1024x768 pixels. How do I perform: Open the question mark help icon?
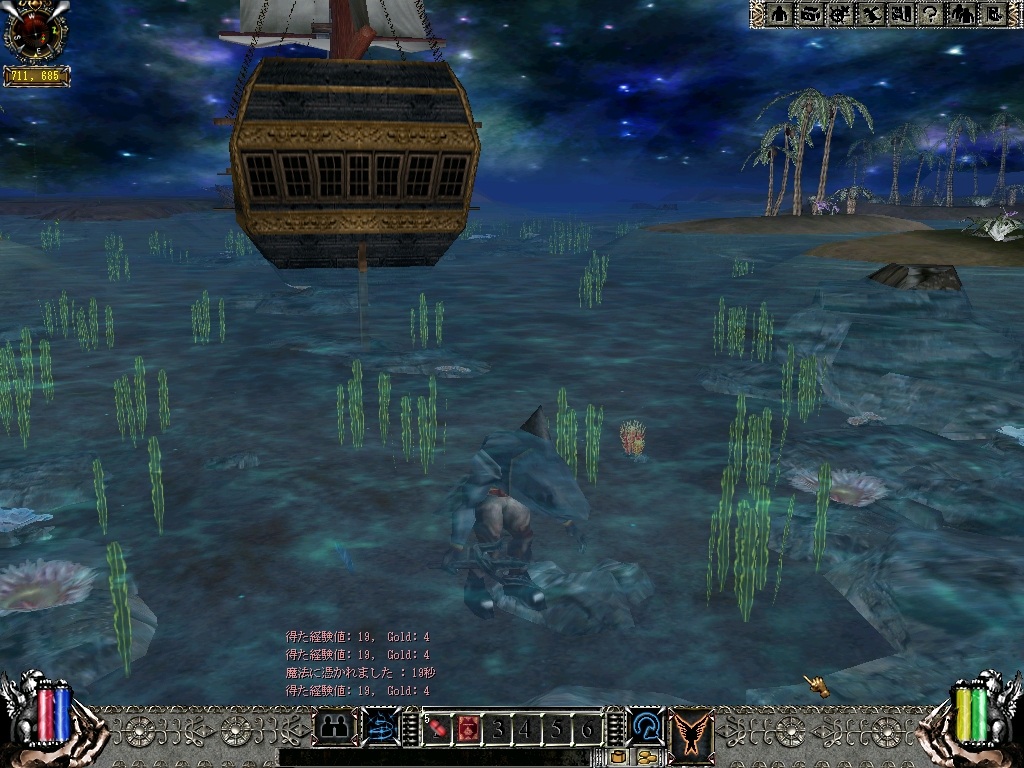[x=932, y=14]
